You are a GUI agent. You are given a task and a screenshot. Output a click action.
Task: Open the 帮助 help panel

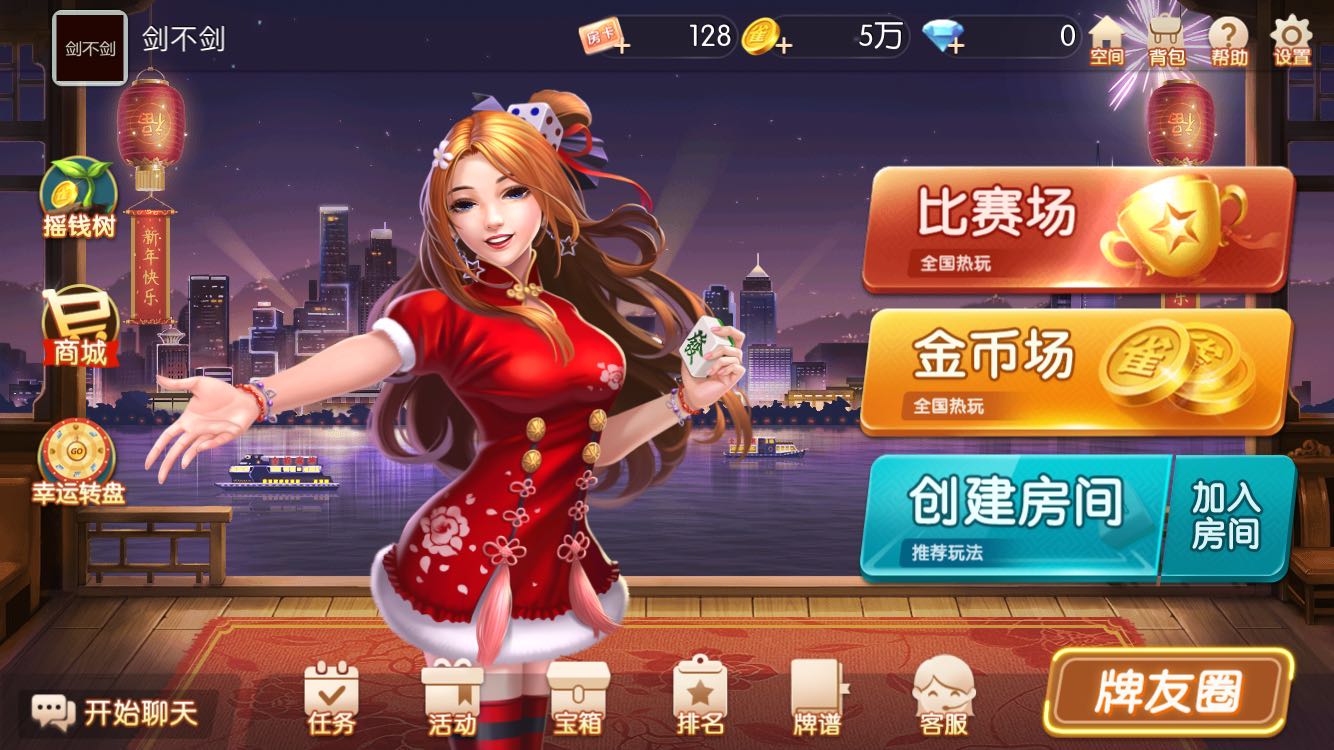[1228, 38]
